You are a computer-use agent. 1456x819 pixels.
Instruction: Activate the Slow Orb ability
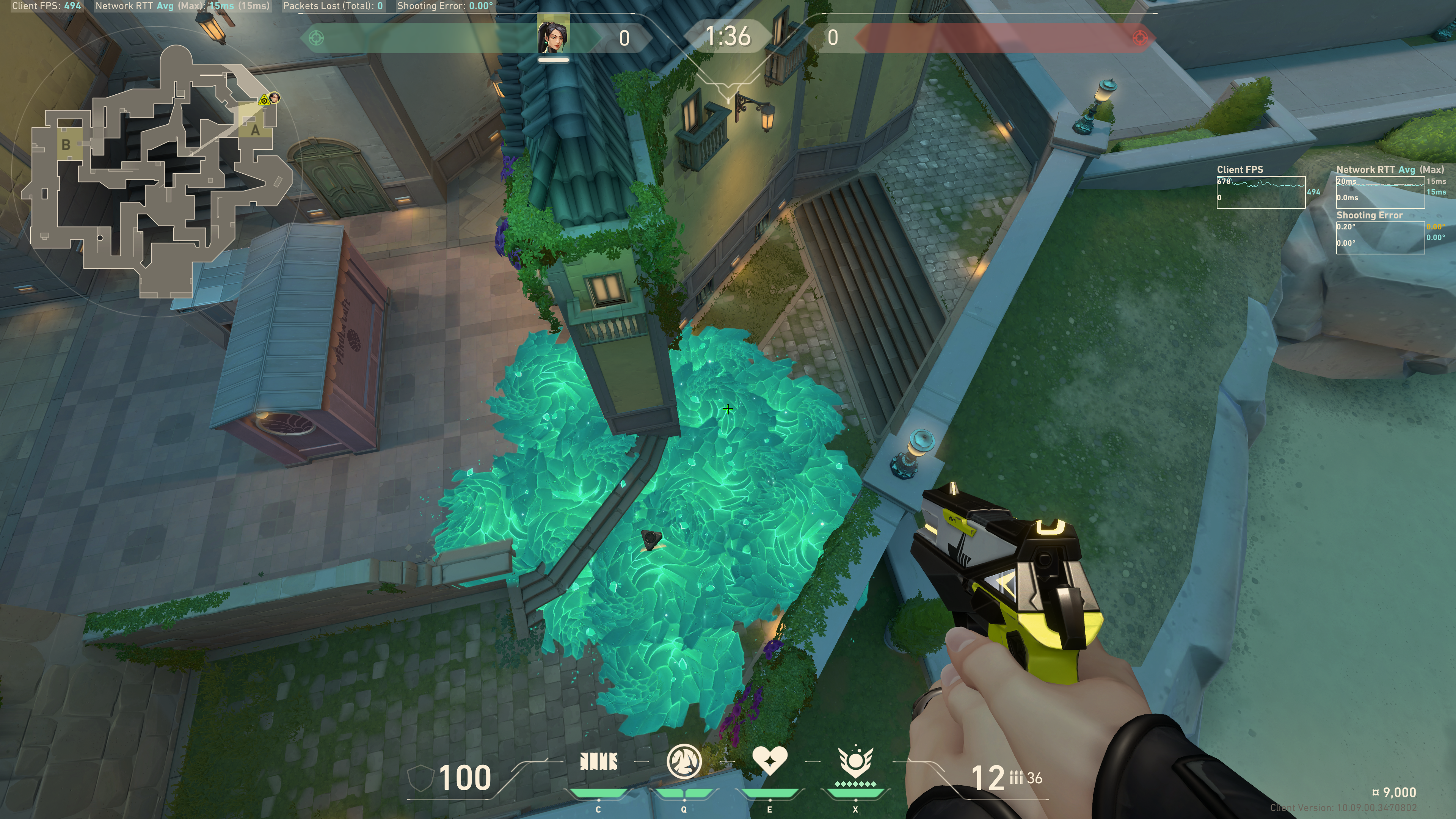(684, 761)
